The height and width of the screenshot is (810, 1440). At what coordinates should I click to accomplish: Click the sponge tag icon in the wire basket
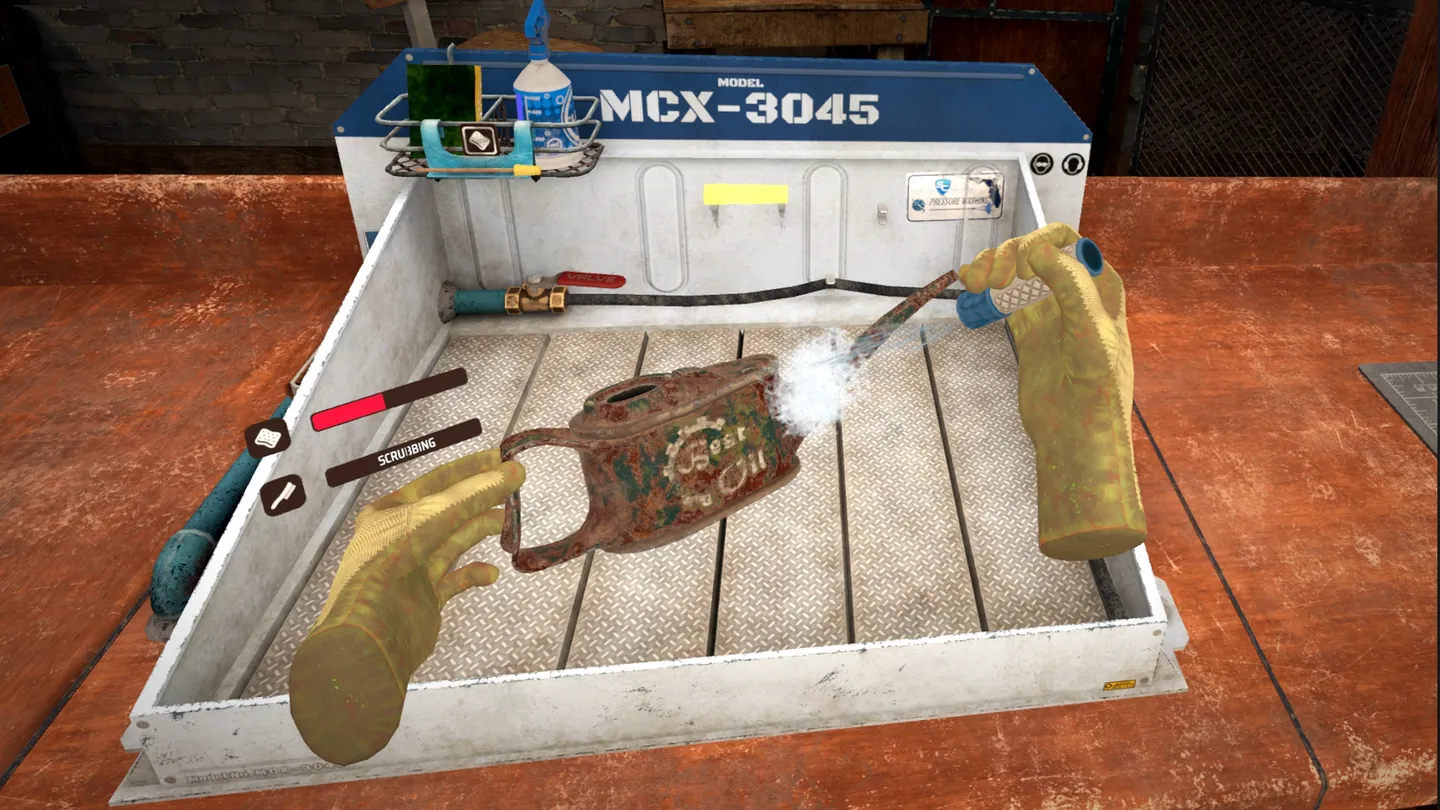[478, 140]
